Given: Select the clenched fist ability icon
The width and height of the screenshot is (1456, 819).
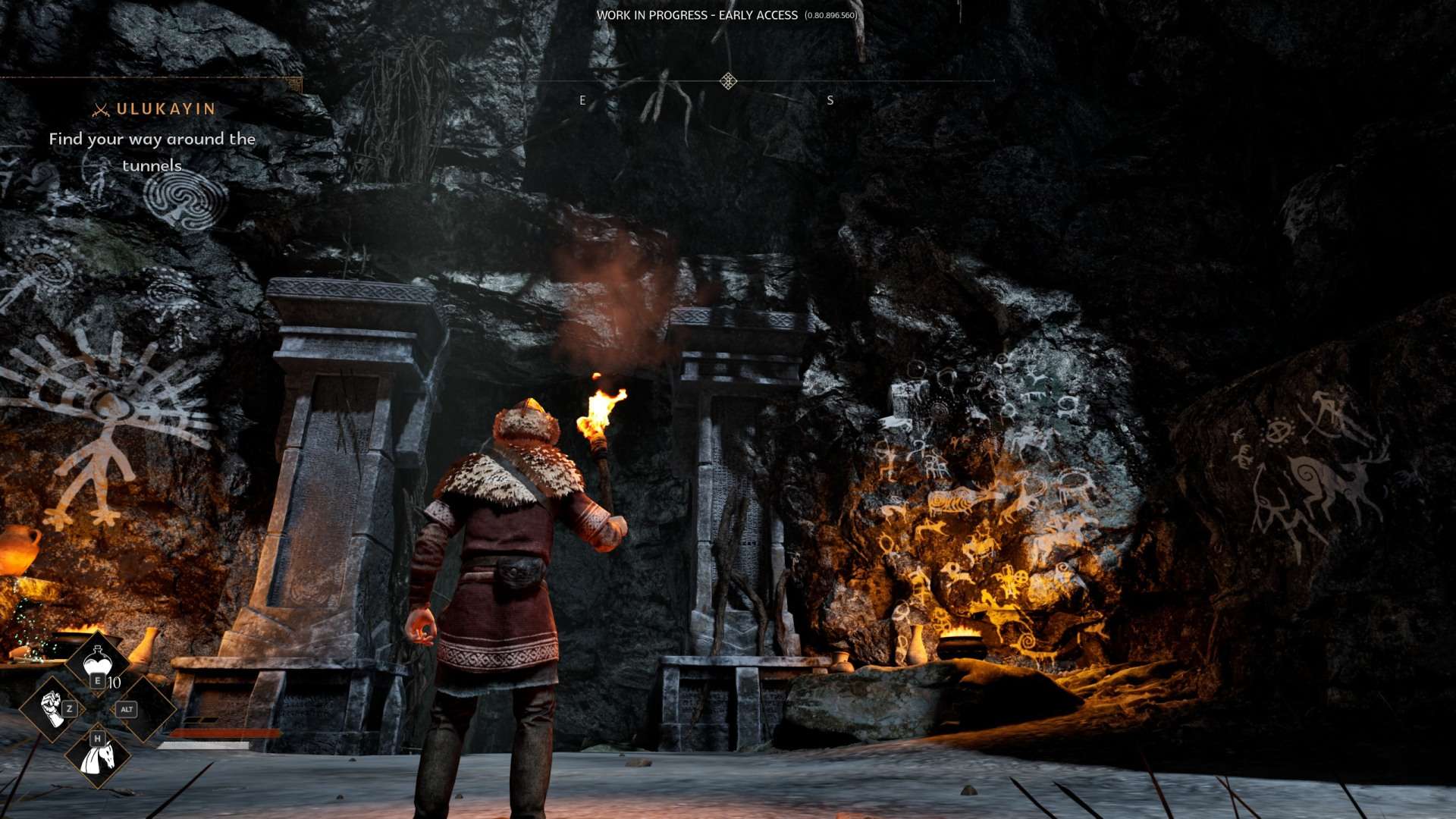Looking at the screenshot, I should click(52, 709).
